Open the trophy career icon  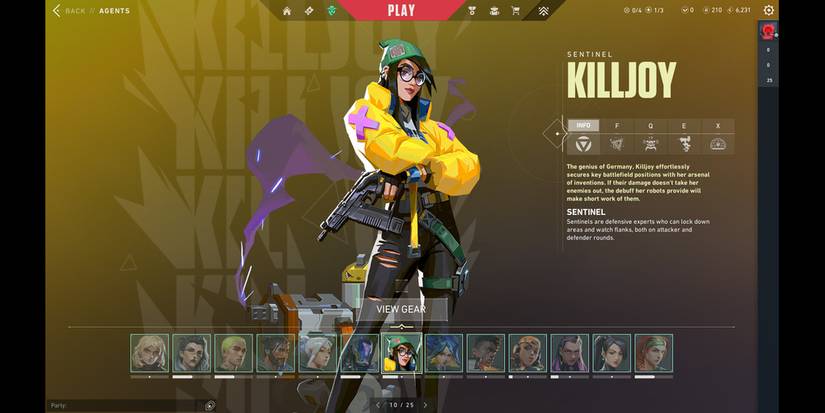[x=472, y=11]
